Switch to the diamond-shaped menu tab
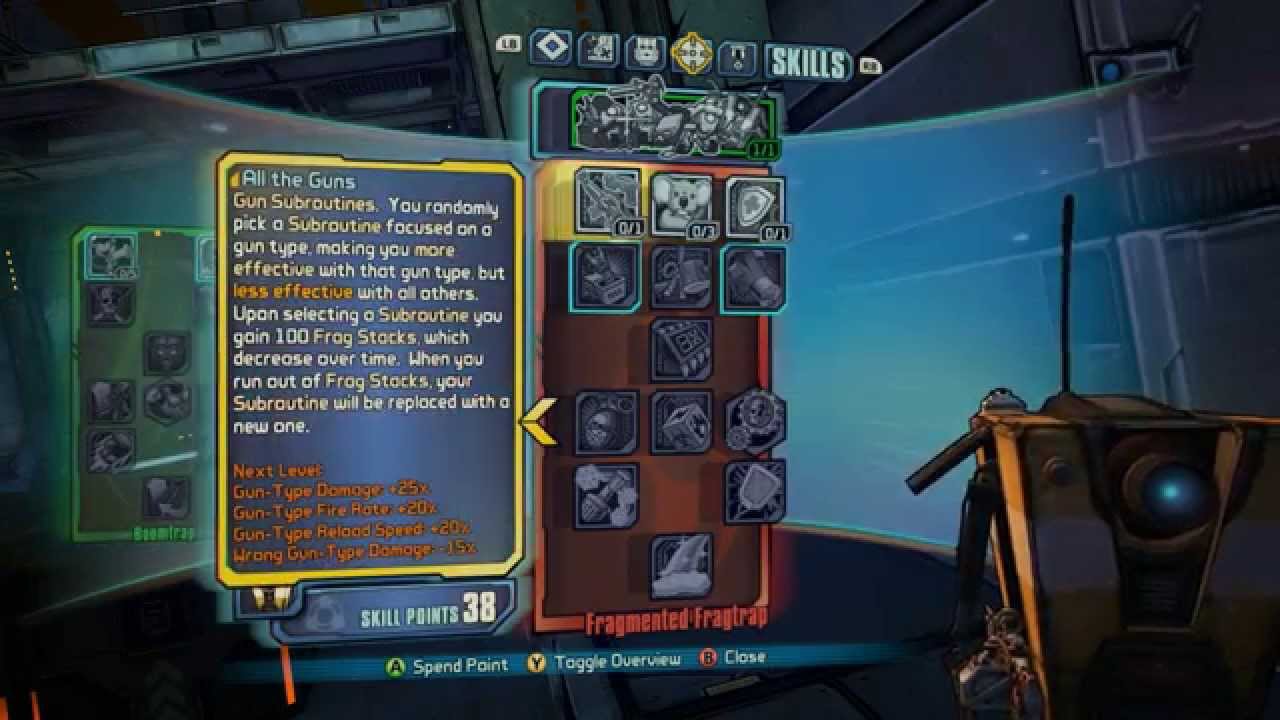The height and width of the screenshot is (720, 1280). coord(551,47)
